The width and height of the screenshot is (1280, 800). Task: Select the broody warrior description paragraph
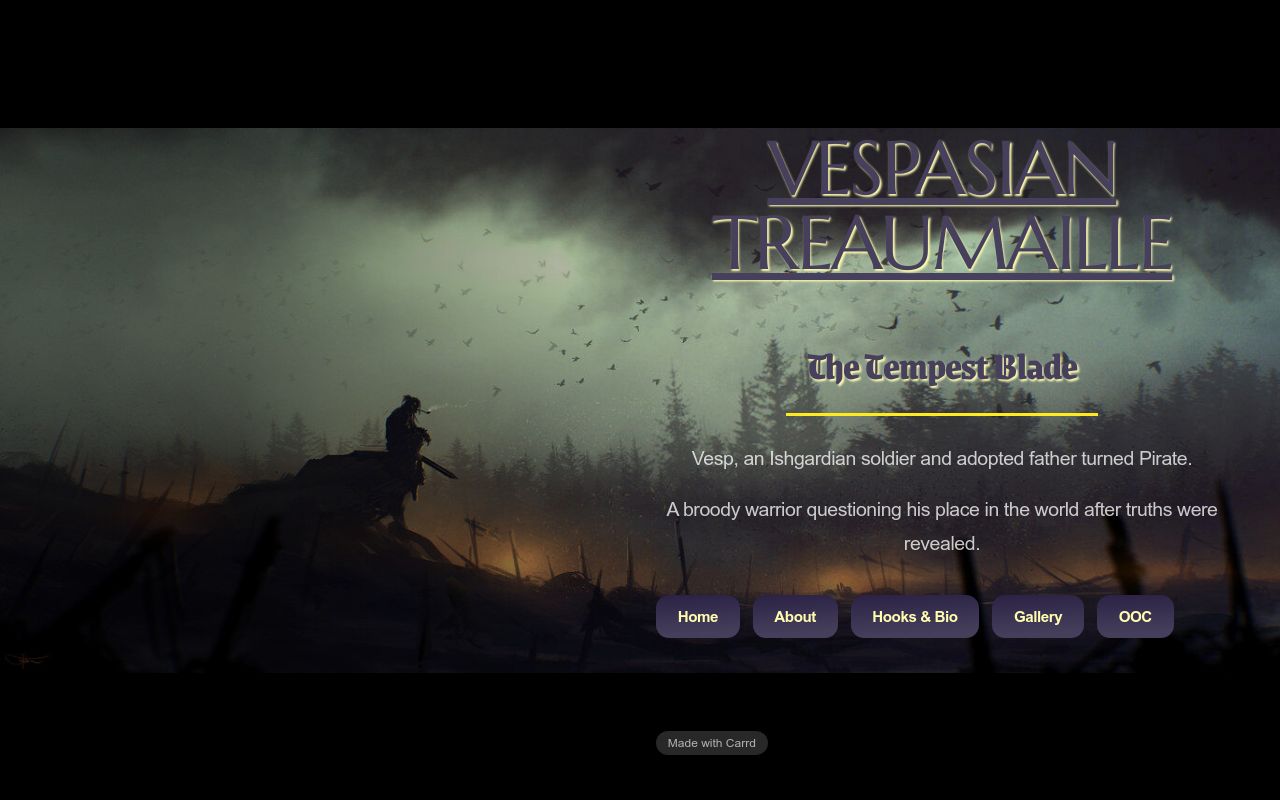coord(941,526)
